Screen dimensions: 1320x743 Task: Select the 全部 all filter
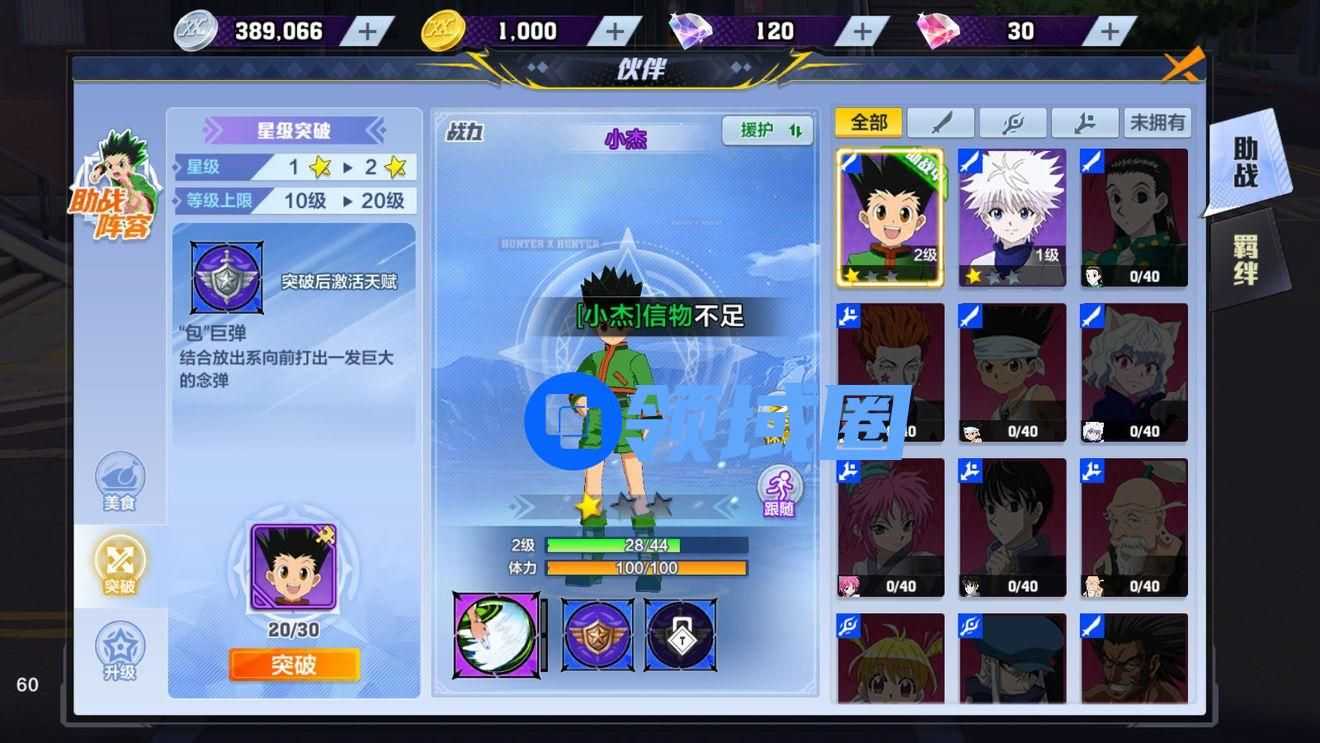pos(869,123)
